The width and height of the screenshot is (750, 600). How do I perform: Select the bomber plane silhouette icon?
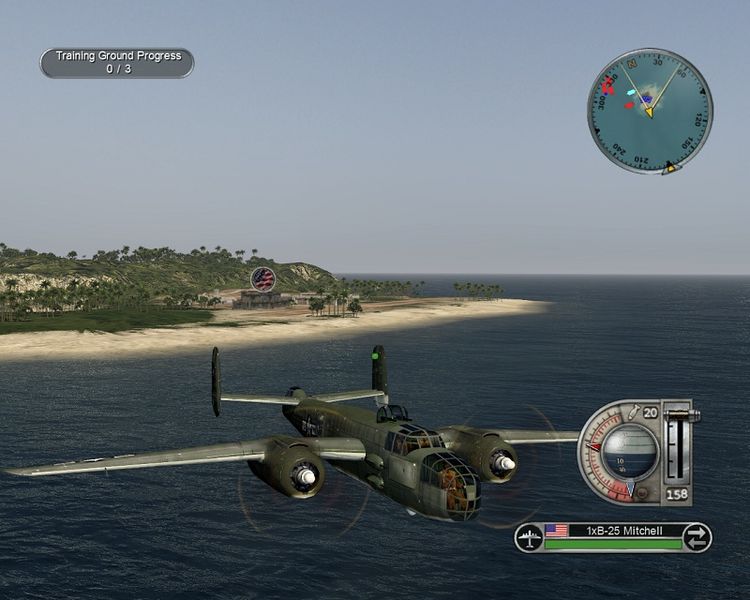529,538
